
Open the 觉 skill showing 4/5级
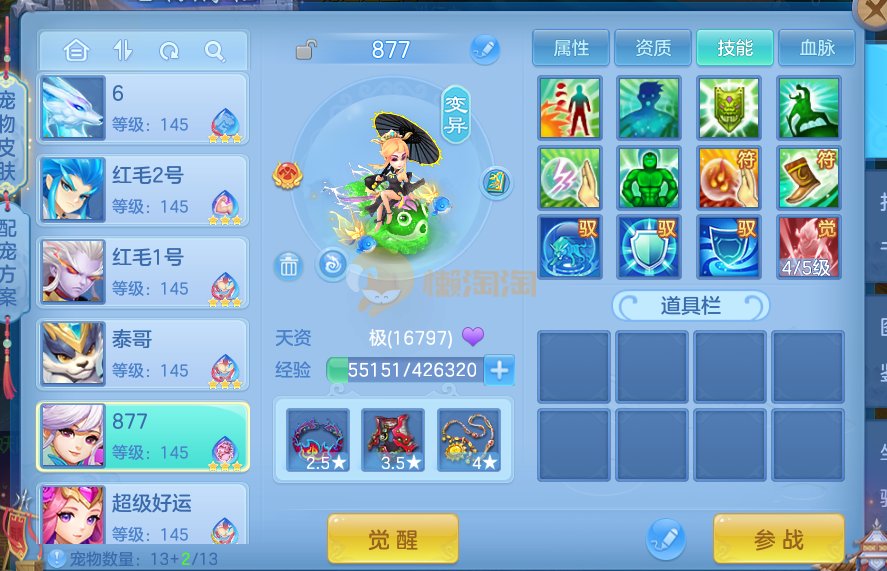pyautogui.click(x=808, y=247)
